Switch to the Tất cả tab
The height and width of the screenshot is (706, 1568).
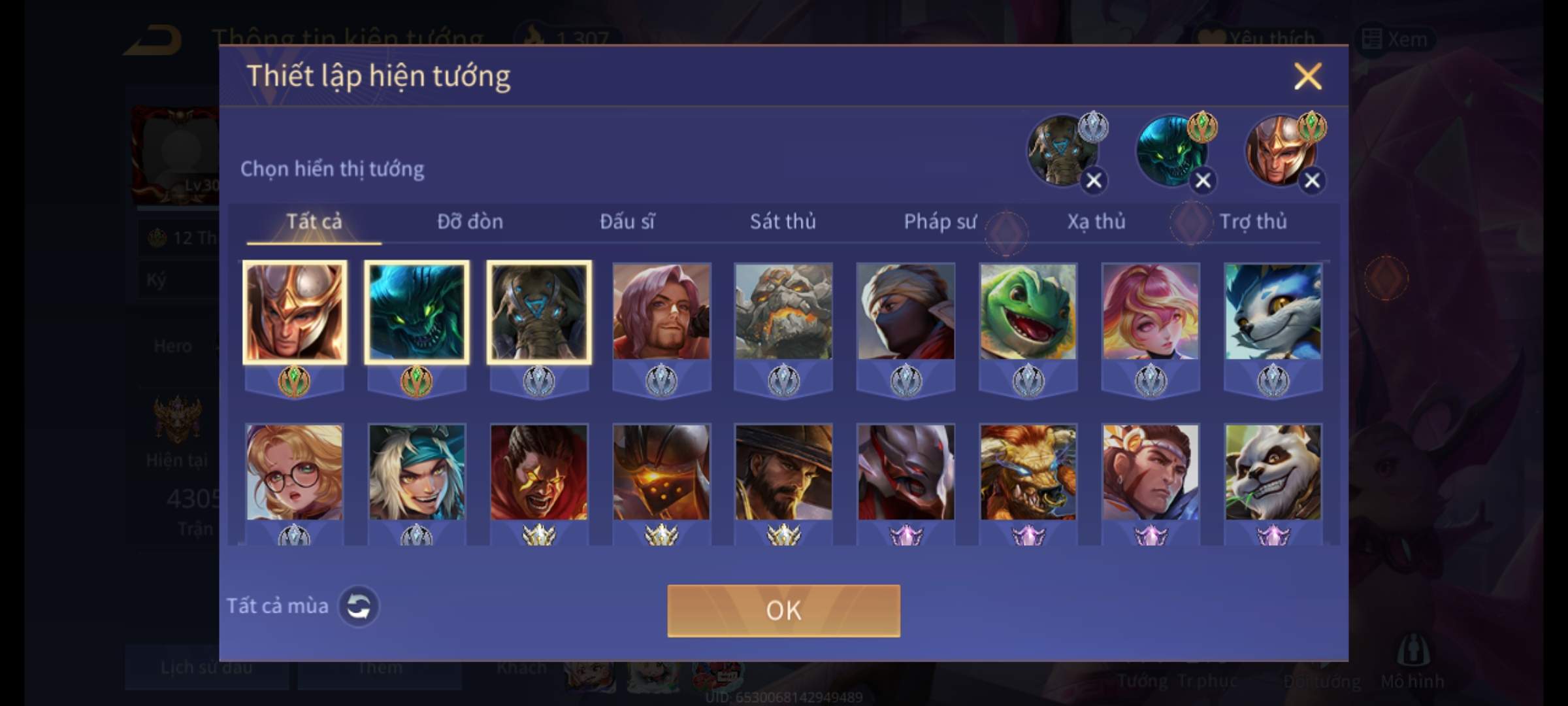314,222
